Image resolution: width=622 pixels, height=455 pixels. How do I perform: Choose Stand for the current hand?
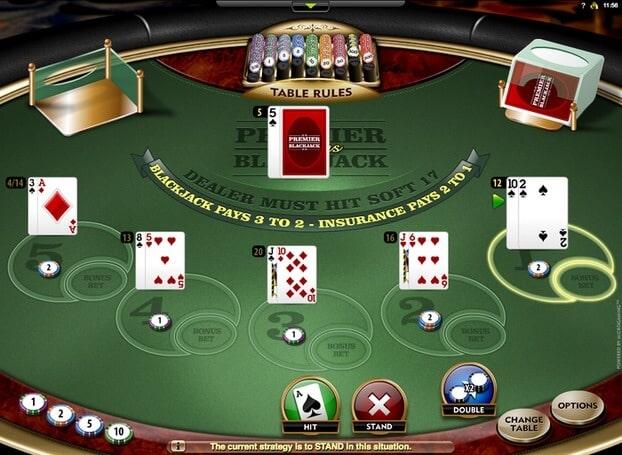(379, 406)
